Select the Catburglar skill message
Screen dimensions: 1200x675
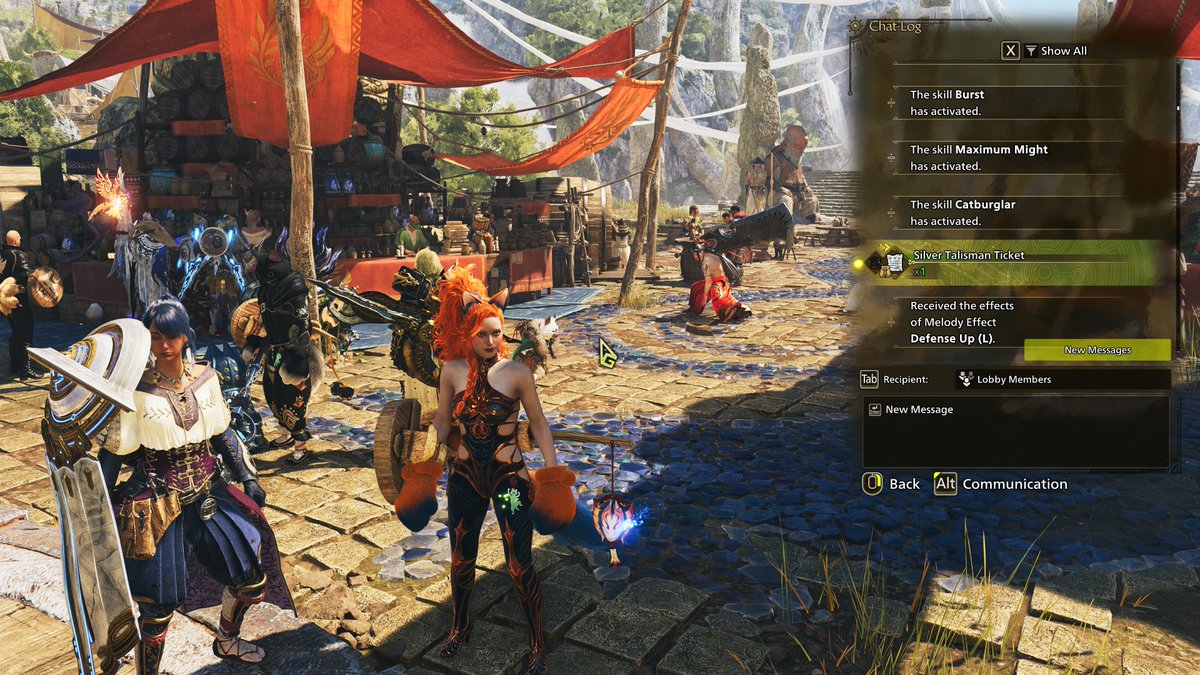coord(1010,212)
